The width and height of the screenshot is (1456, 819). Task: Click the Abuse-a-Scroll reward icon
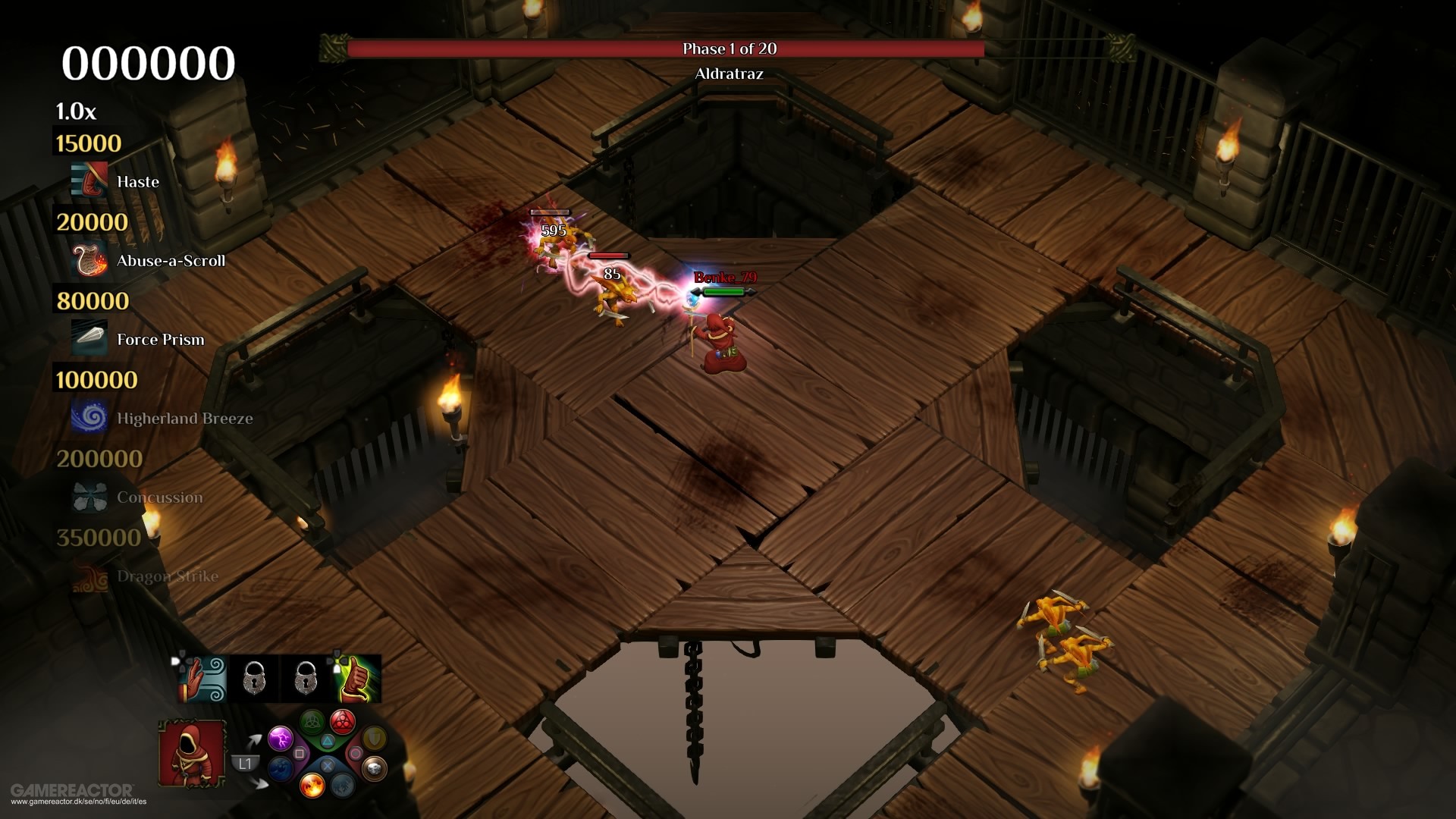click(89, 260)
